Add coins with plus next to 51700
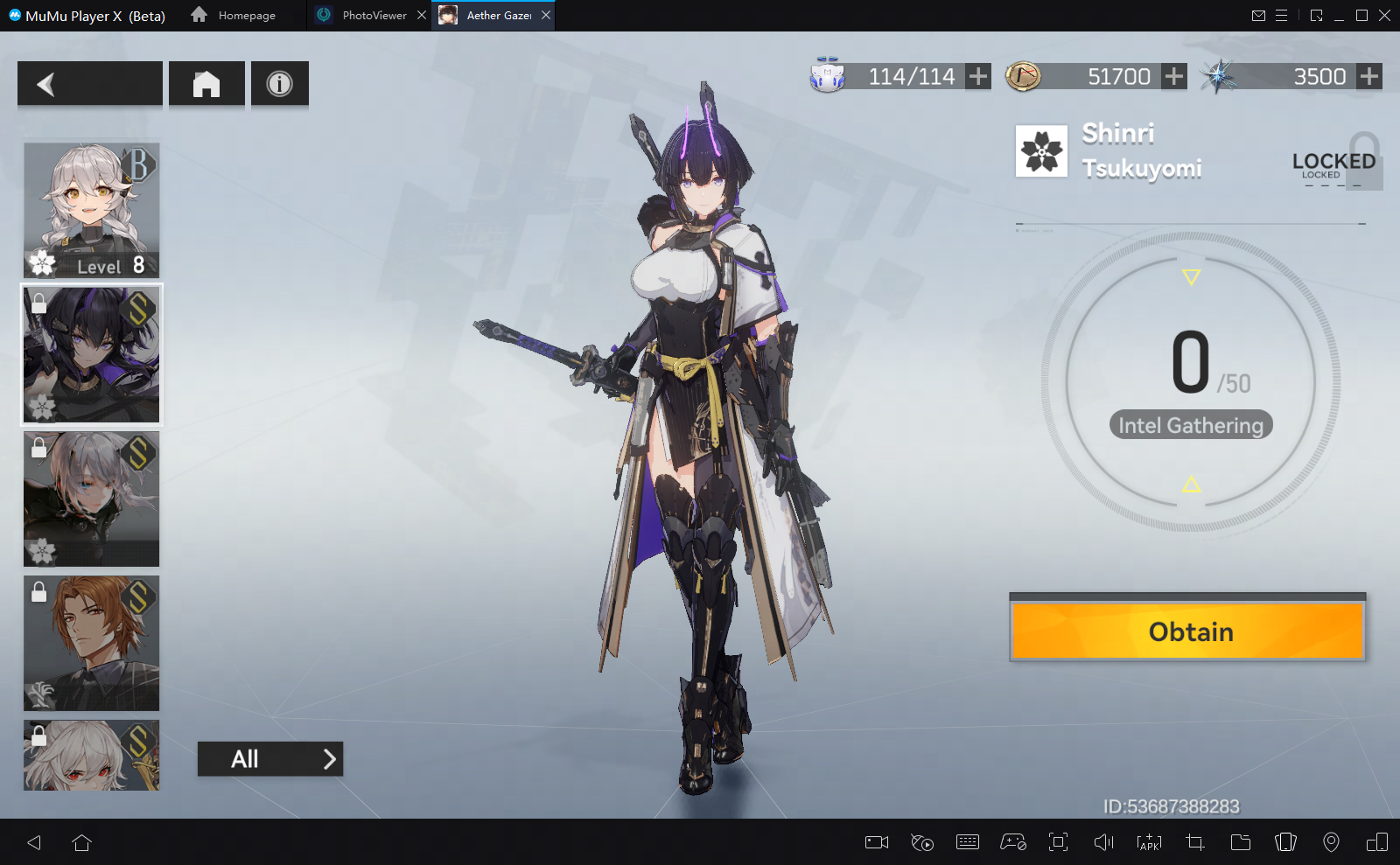1400x865 pixels. [x=1174, y=77]
